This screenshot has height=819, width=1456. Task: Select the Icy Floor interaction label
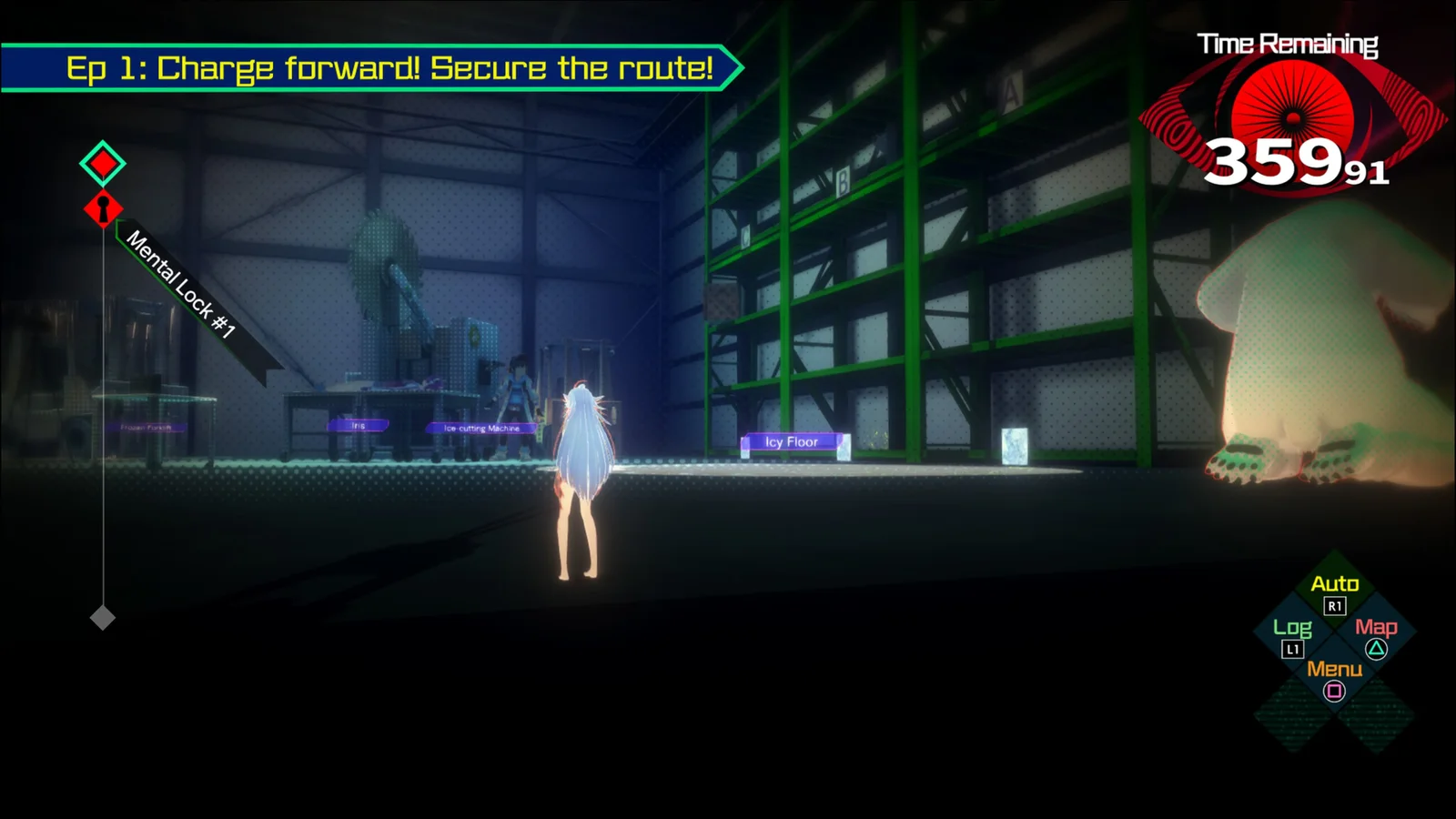coord(791,442)
